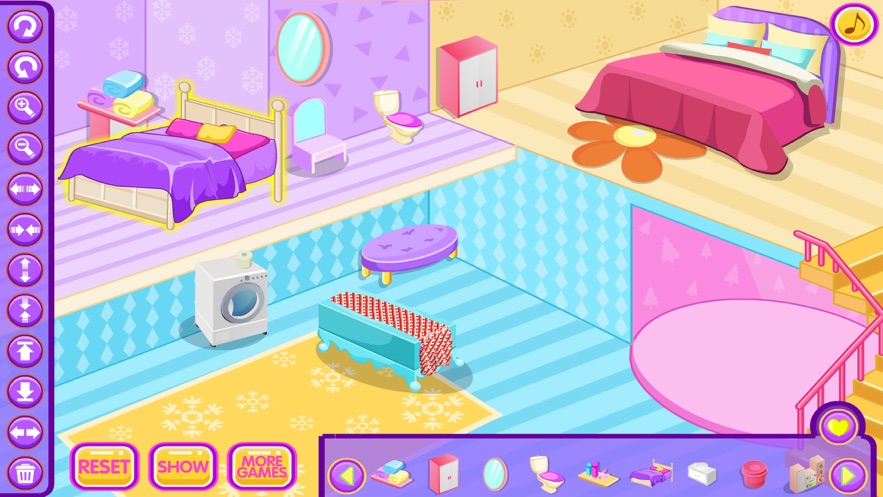The image size is (883, 497).
Task: Rotate the selected item counterclockwise
Action: tap(24, 67)
